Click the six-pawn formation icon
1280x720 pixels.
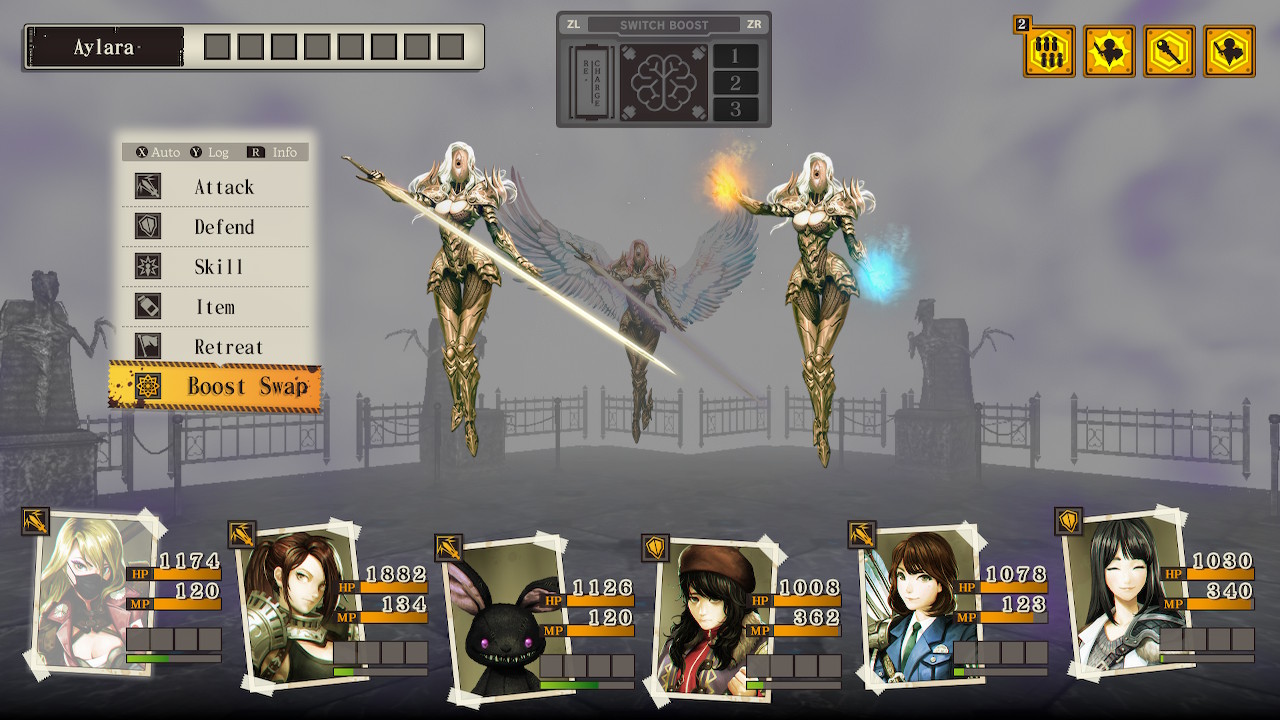click(x=1049, y=52)
